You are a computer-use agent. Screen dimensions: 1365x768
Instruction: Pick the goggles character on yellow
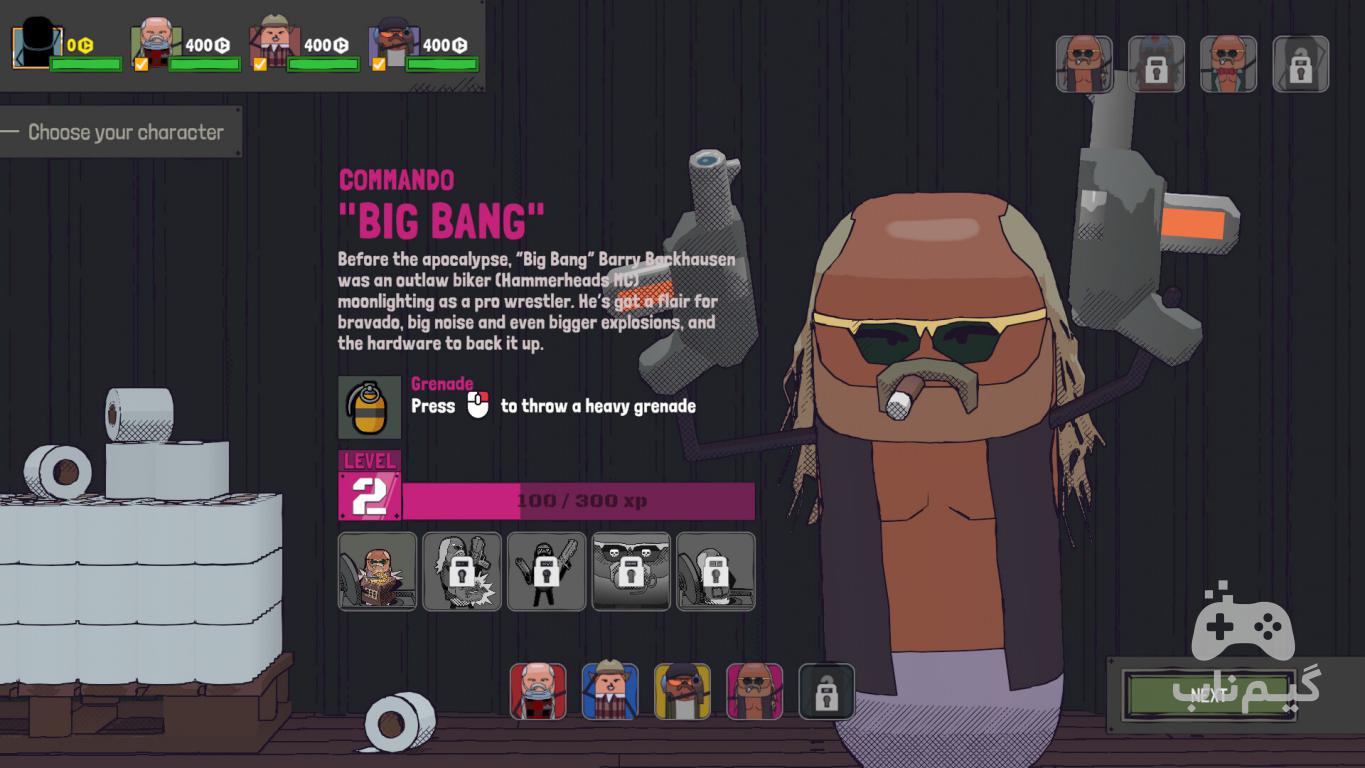click(682, 691)
